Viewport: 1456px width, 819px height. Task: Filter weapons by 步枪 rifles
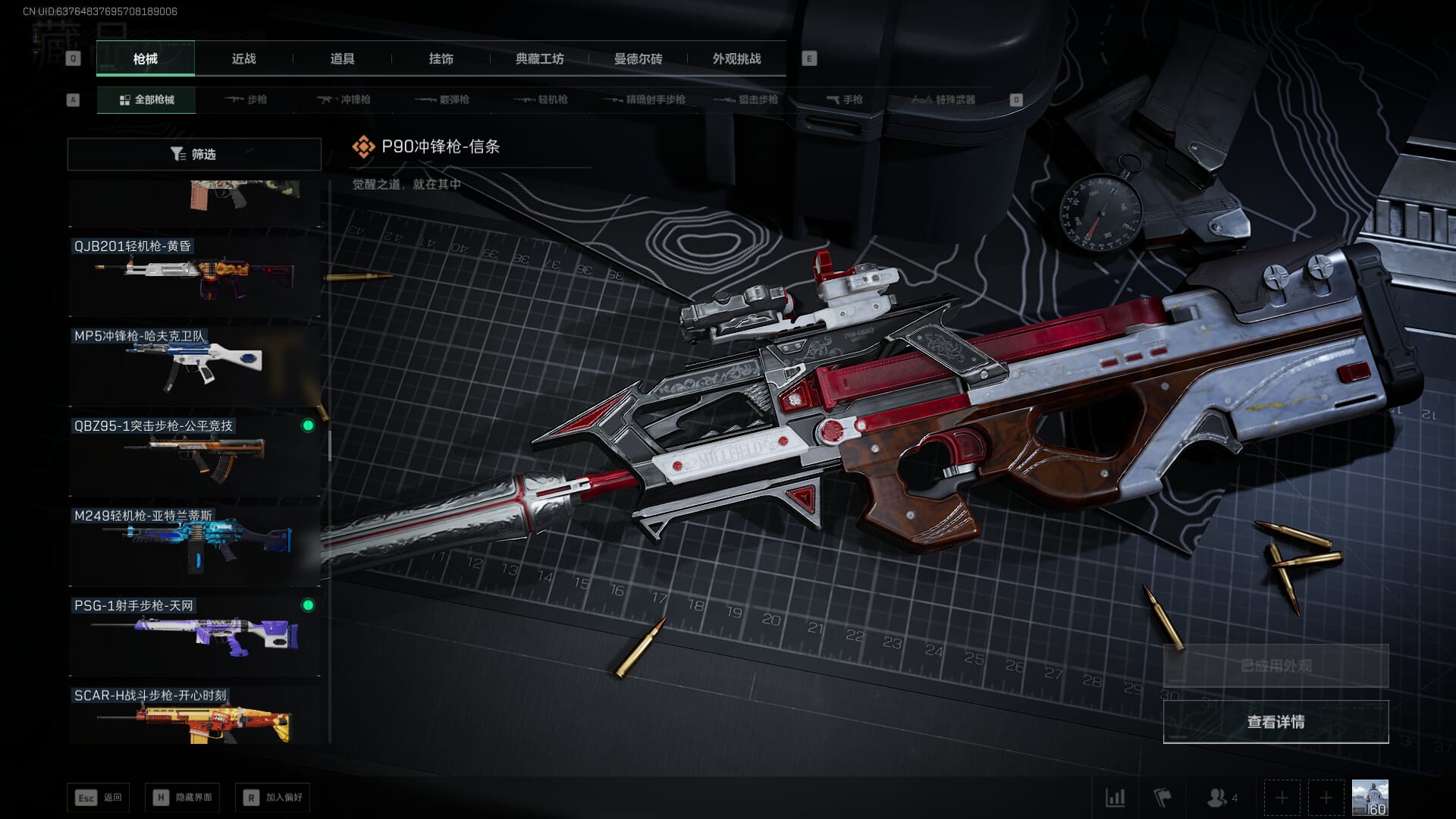[246, 99]
